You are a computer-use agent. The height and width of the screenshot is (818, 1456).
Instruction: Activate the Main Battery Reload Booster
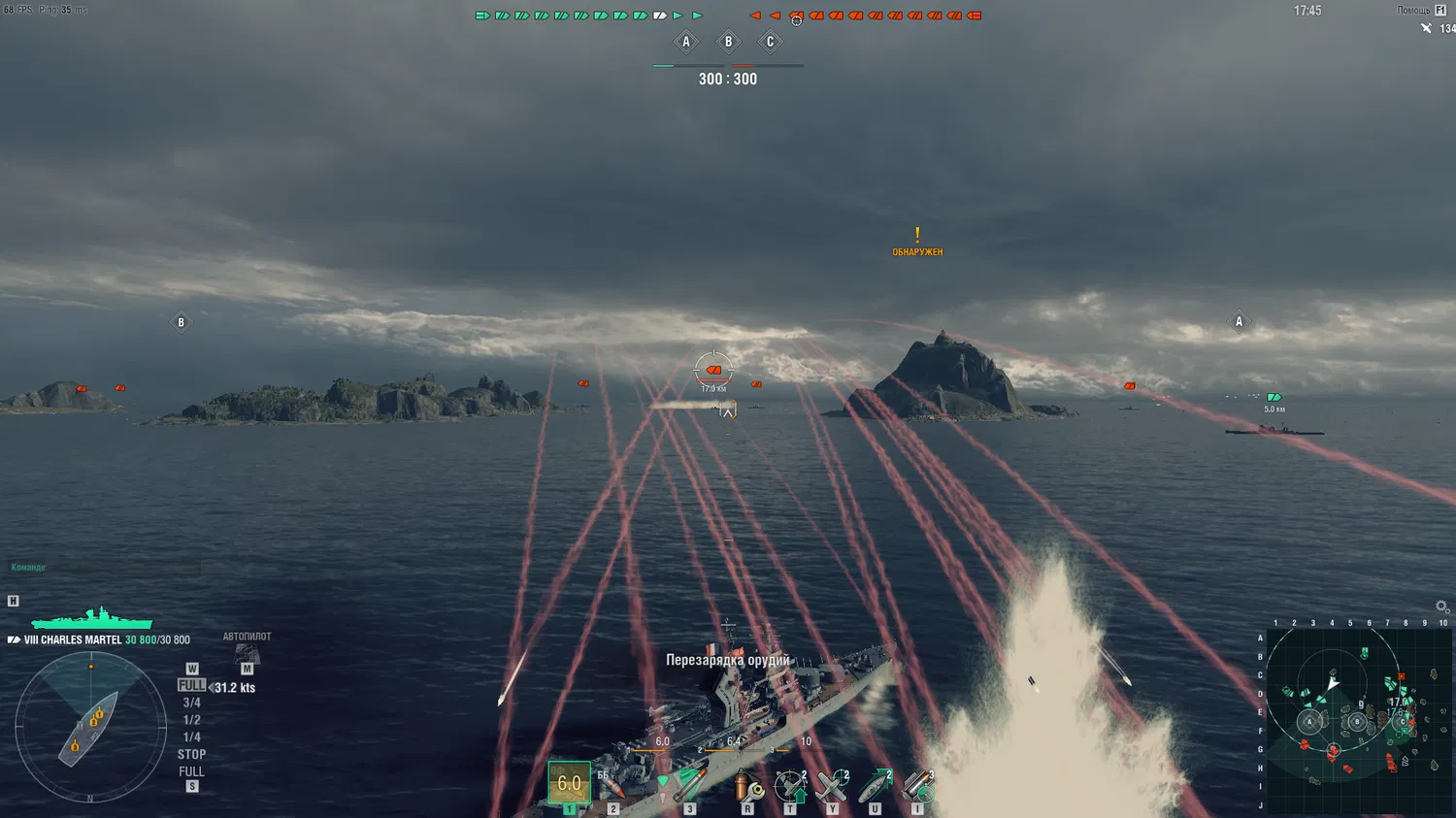[x=917, y=786]
